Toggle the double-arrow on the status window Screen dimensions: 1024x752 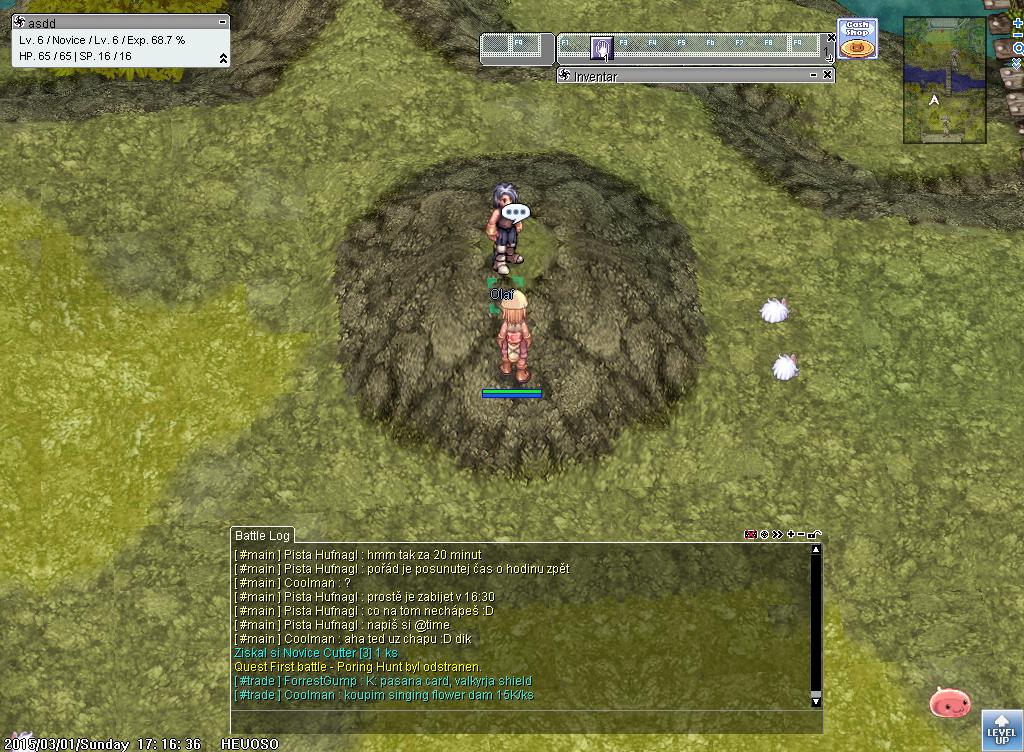[223, 58]
